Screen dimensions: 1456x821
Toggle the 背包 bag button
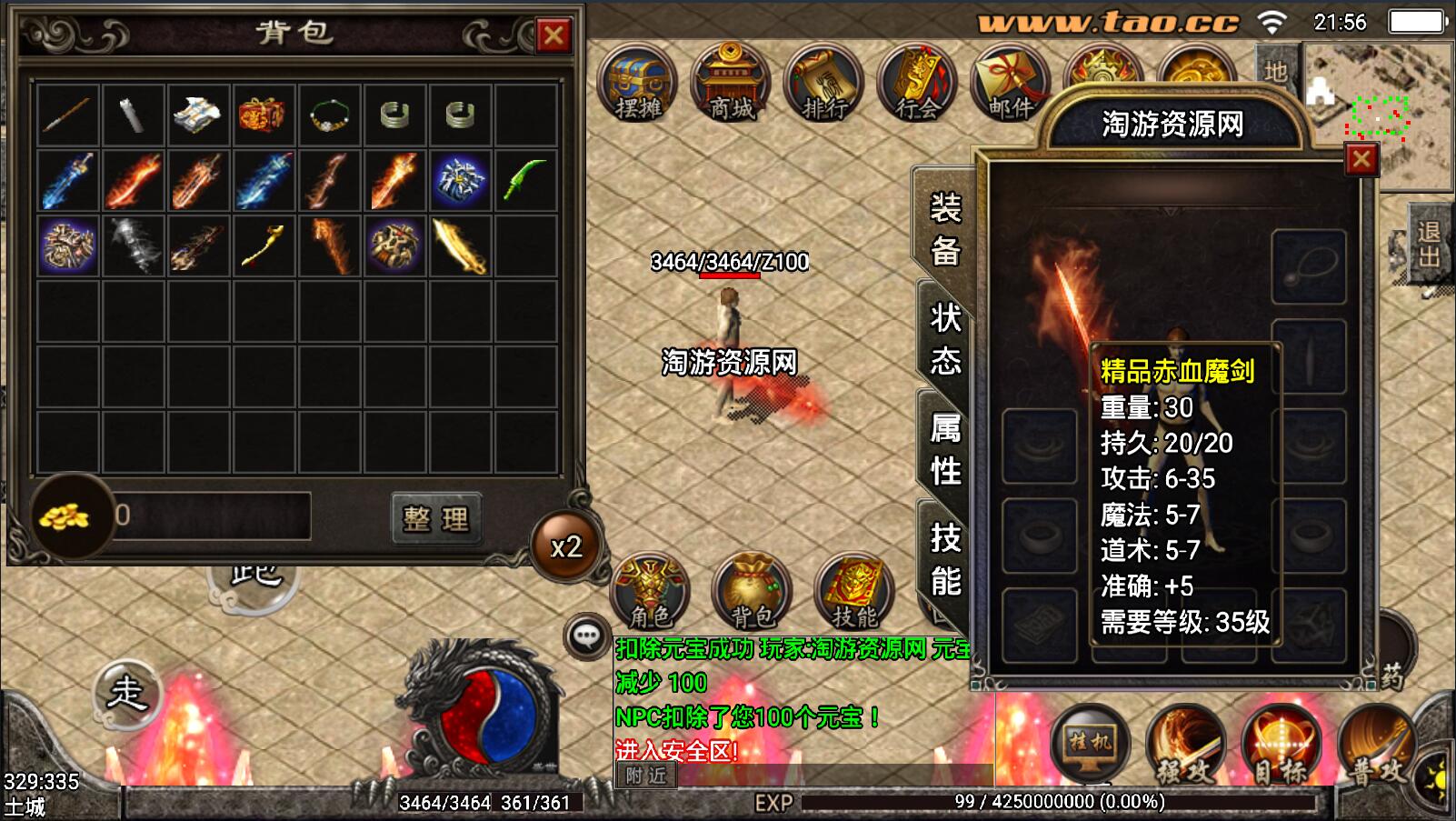point(753,593)
